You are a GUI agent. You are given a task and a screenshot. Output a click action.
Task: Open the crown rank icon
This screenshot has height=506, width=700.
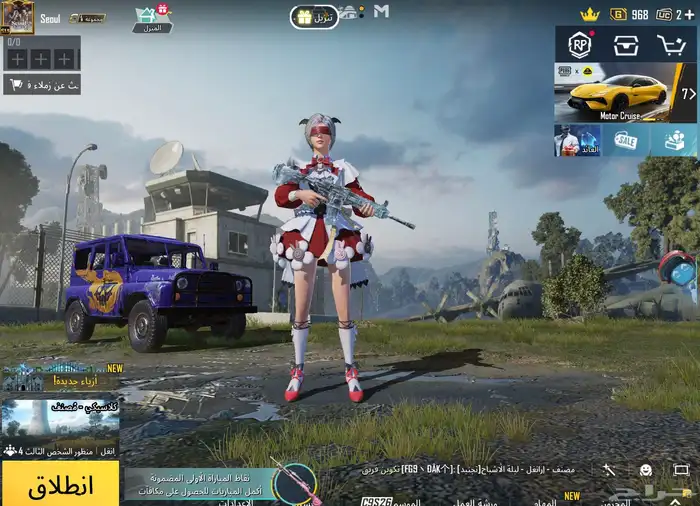[x=590, y=14]
